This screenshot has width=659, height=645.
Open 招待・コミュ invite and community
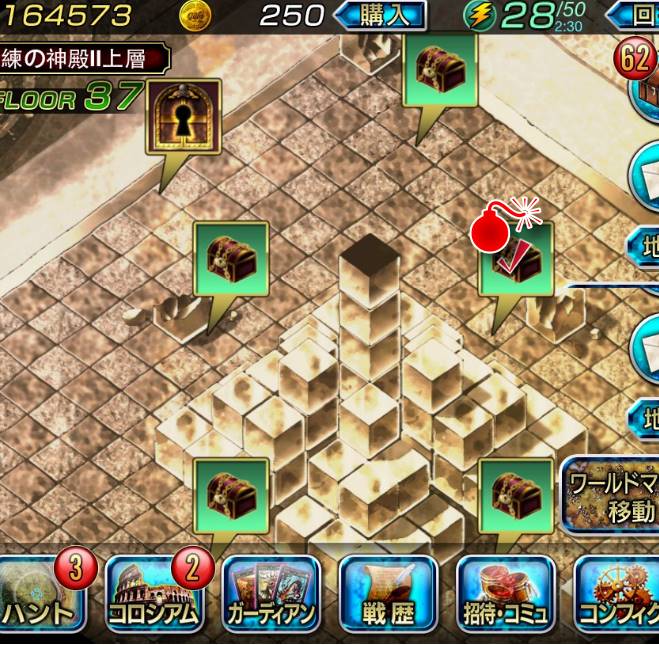[505, 596]
